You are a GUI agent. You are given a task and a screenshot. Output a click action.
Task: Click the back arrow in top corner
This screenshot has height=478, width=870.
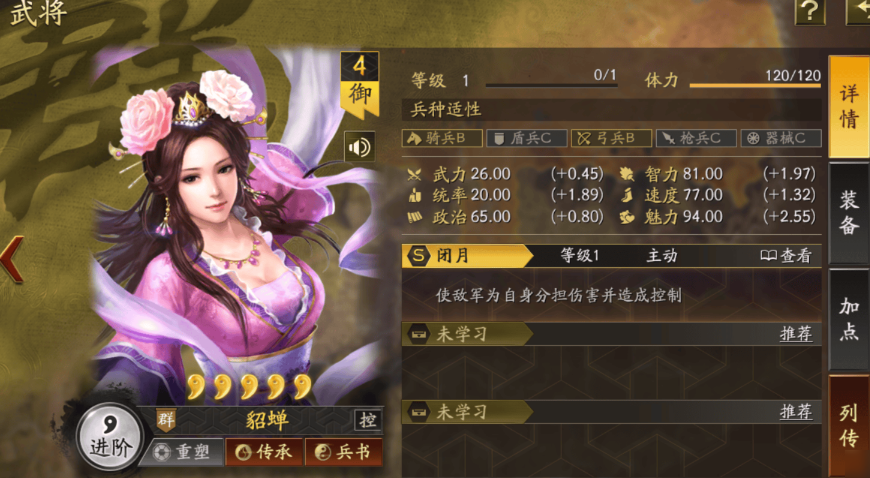tap(859, 11)
